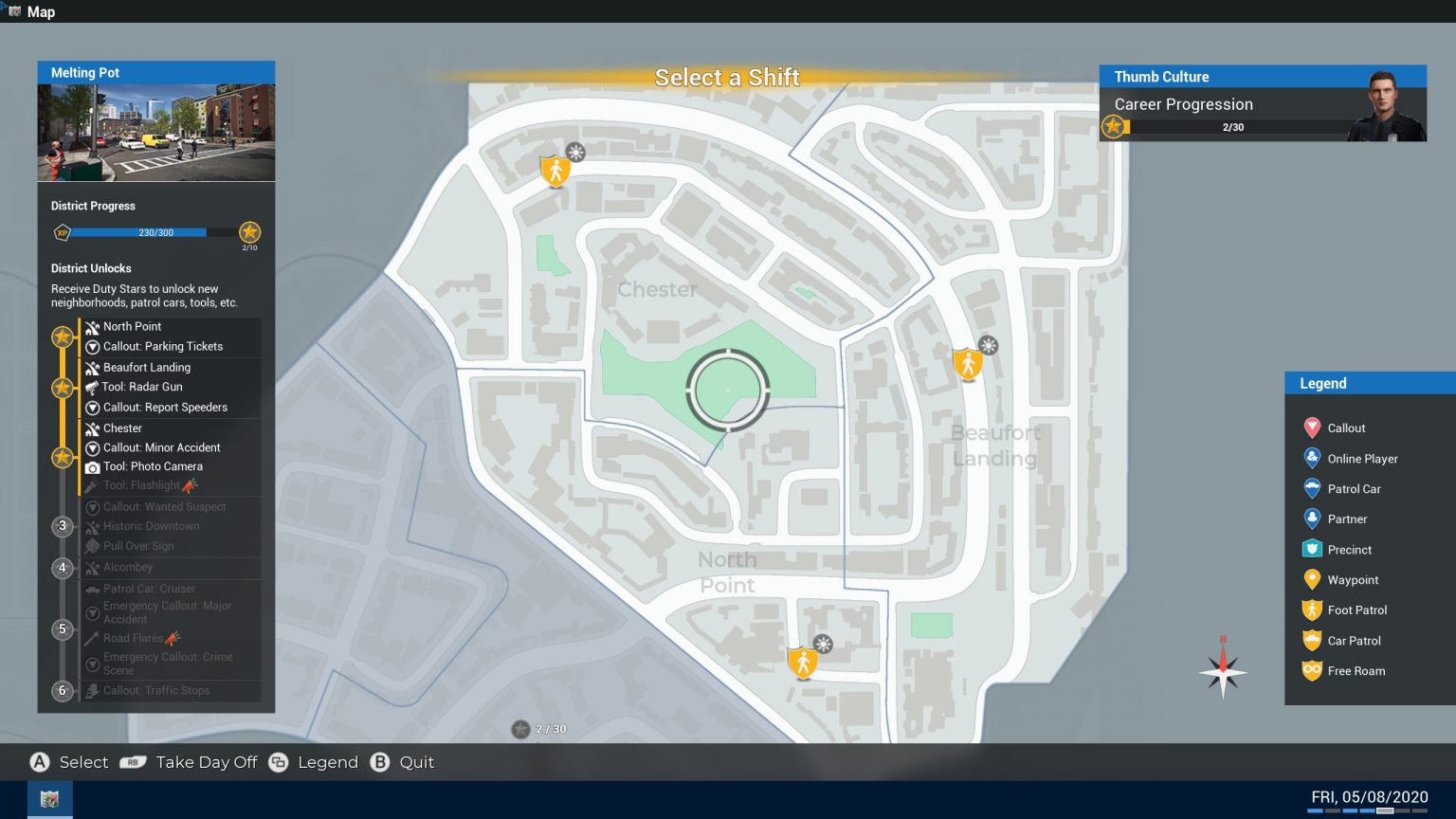Open the map app from the taskbar
This screenshot has height=819, width=1456.
tap(49, 798)
